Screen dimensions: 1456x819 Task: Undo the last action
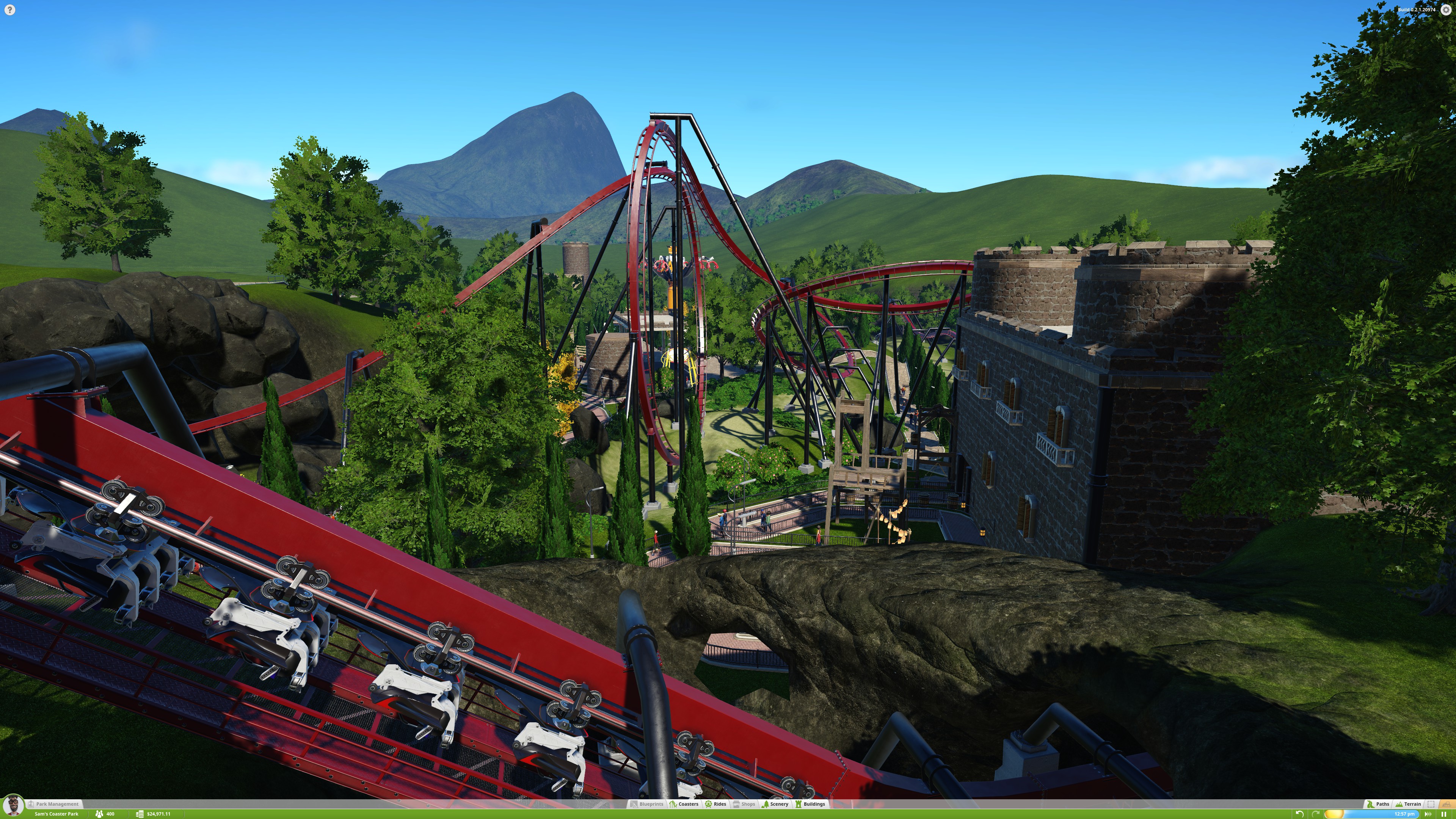[x=1299, y=814]
